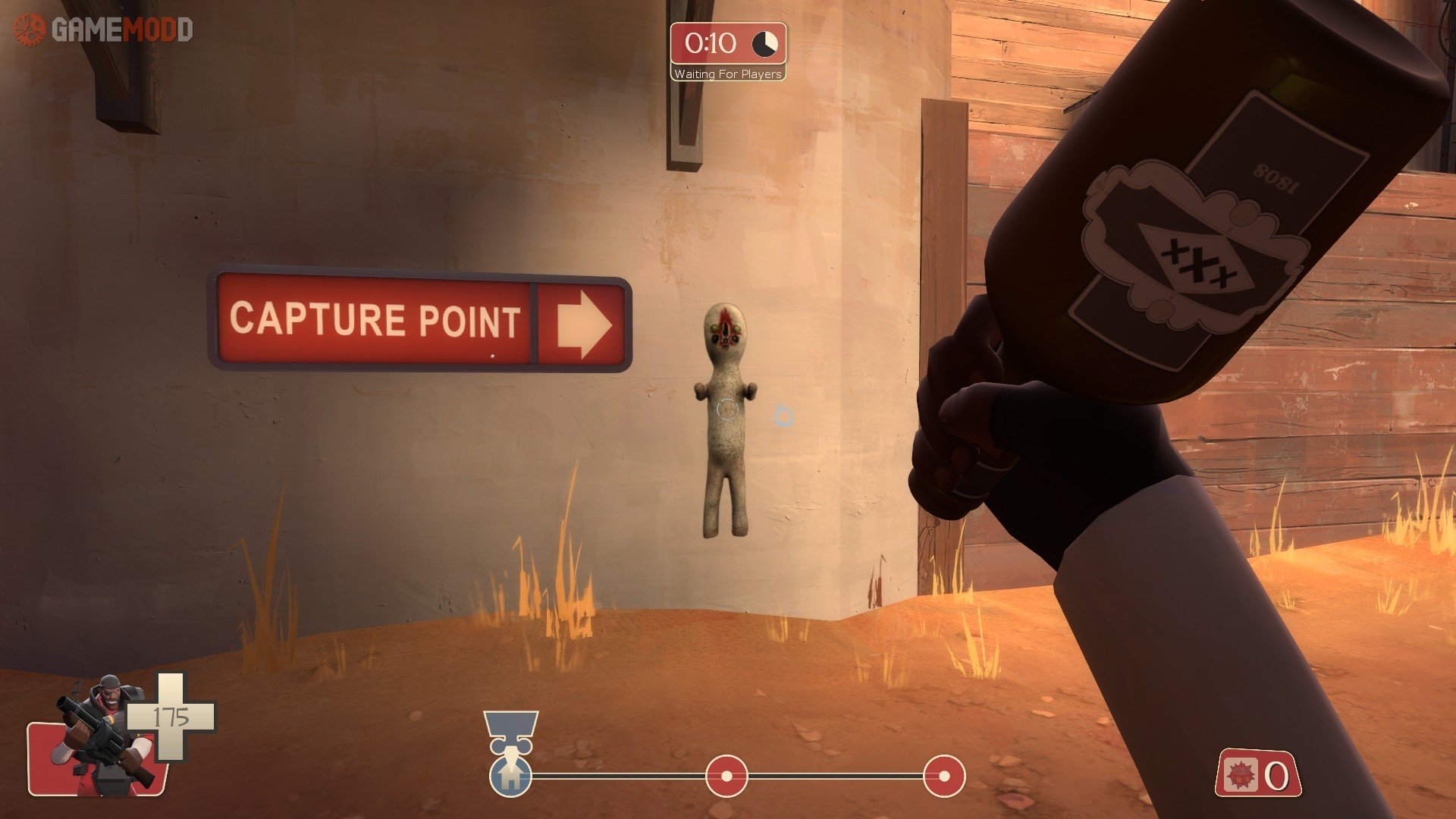Open the GameModd watermark logo

(x=104, y=30)
